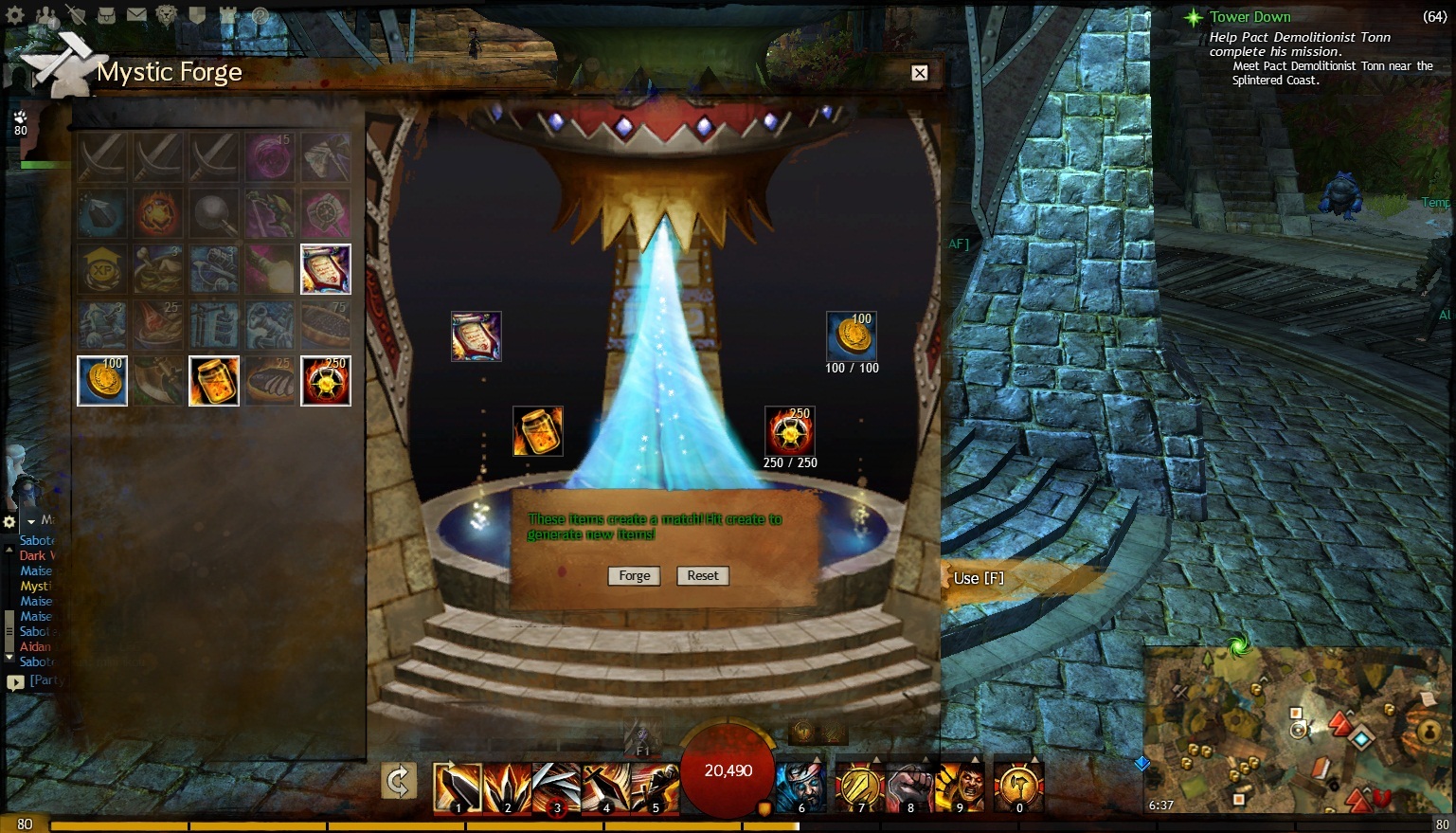
Task: Select the fiery emblem stack of 250 in inventory
Action: point(326,381)
